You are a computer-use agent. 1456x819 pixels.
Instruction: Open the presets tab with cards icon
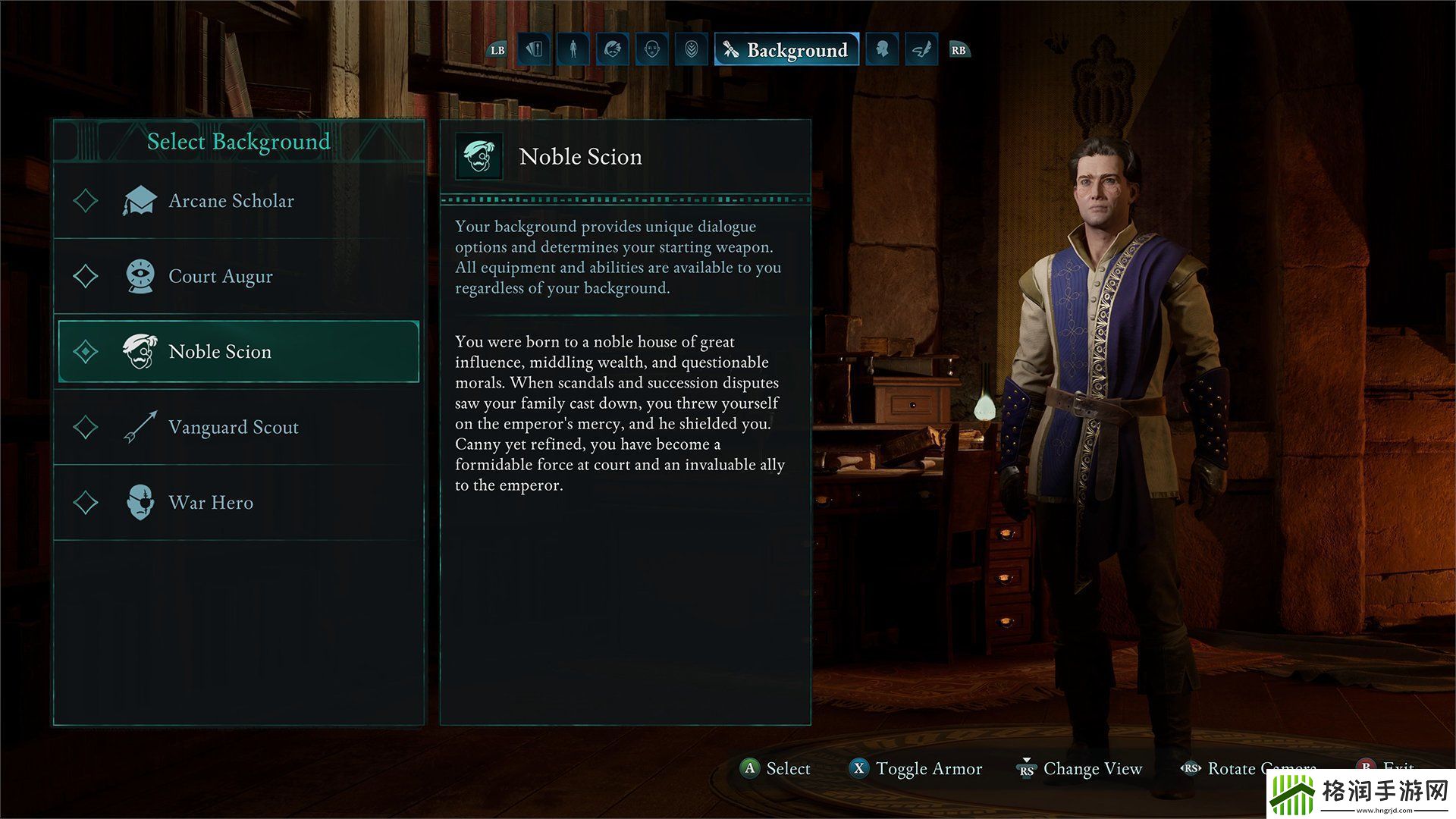tap(534, 50)
